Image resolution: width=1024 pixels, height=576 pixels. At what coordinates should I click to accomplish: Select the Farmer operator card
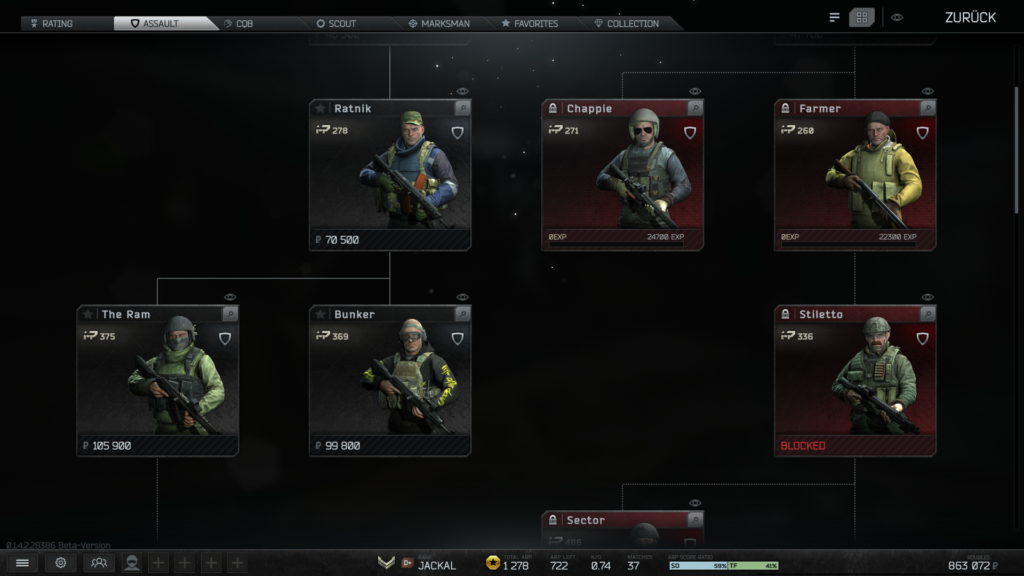pyautogui.click(x=855, y=175)
